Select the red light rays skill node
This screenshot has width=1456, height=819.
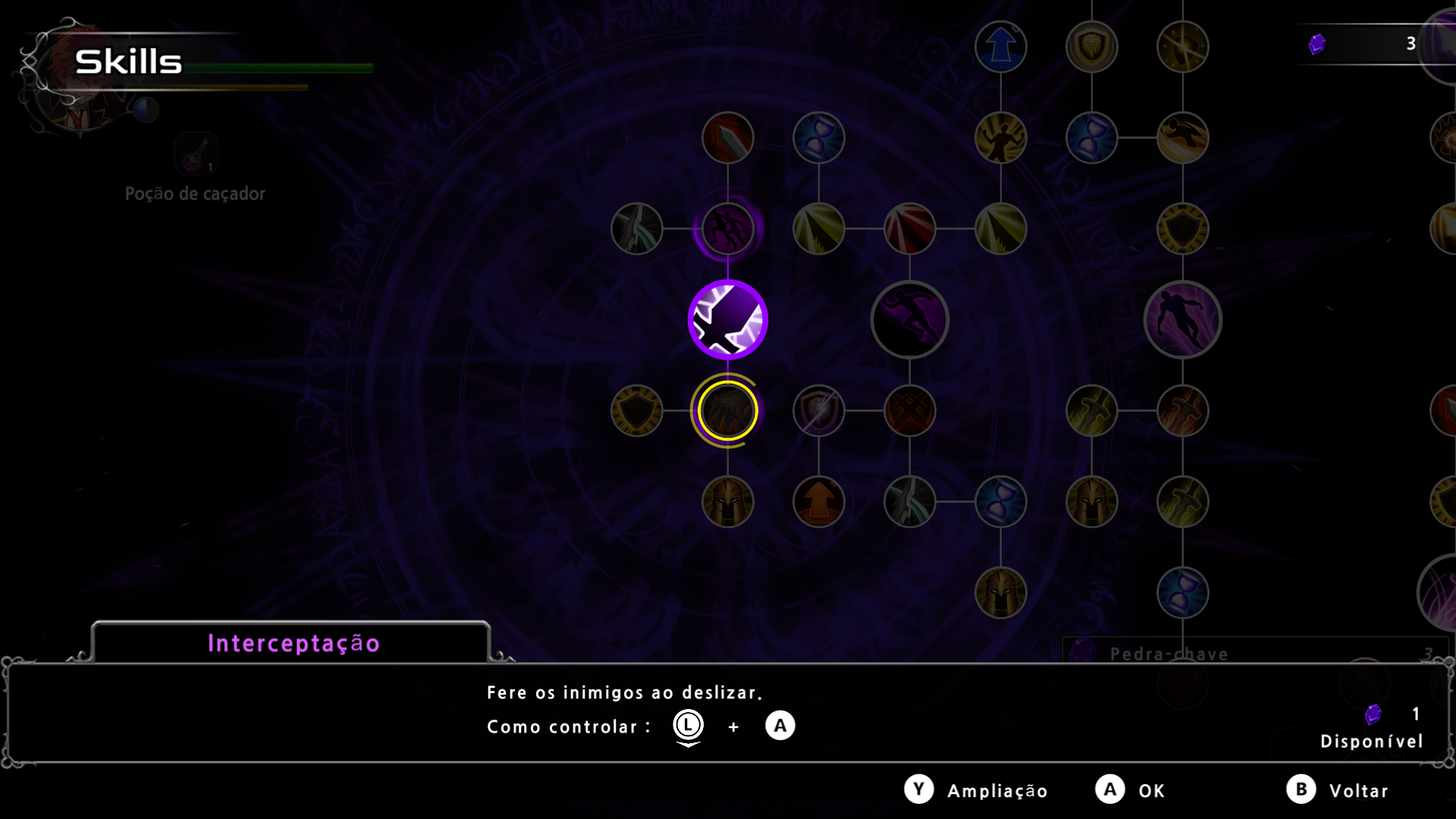909,229
